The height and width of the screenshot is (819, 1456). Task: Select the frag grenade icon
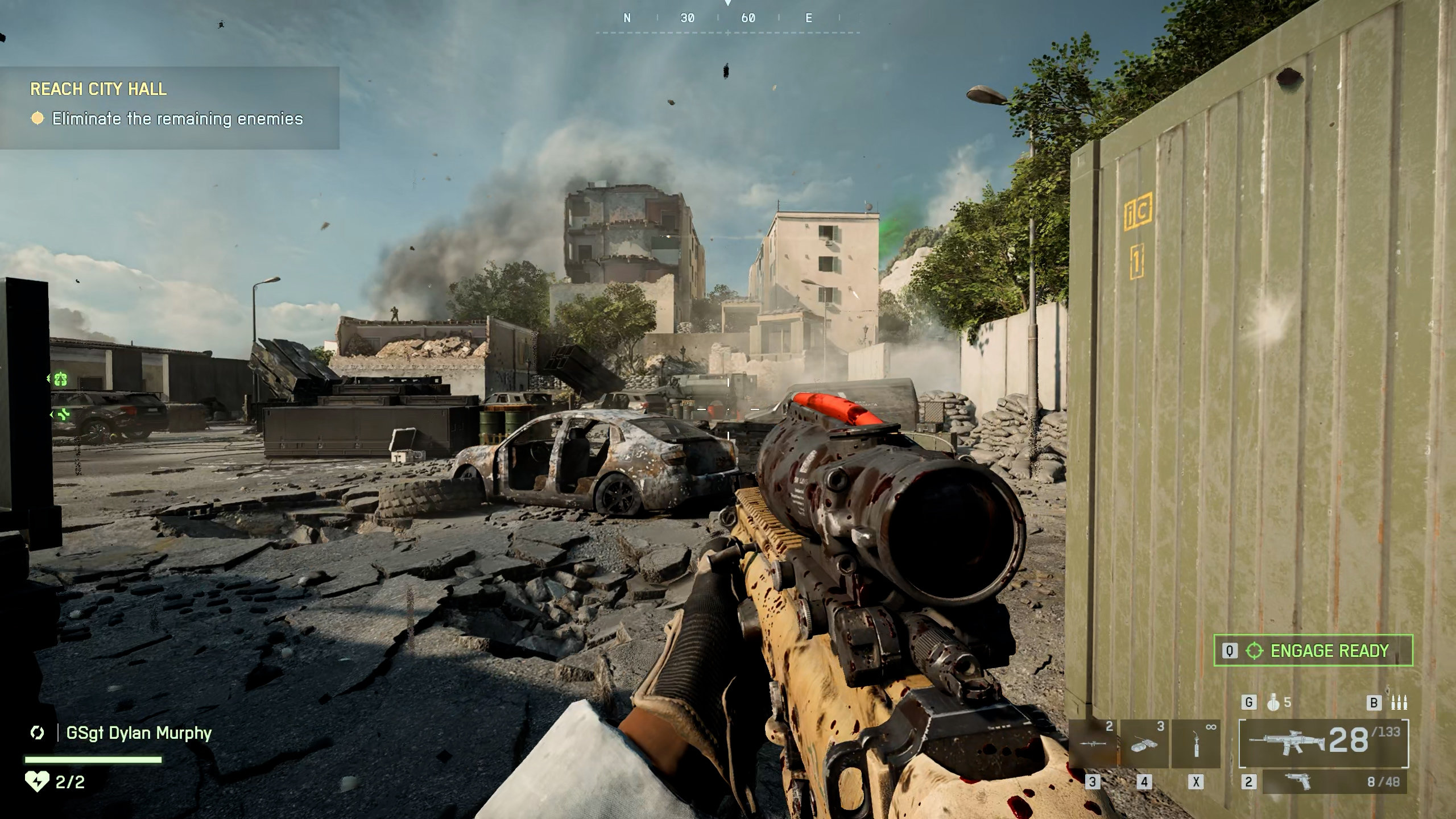pos(1273,703)
